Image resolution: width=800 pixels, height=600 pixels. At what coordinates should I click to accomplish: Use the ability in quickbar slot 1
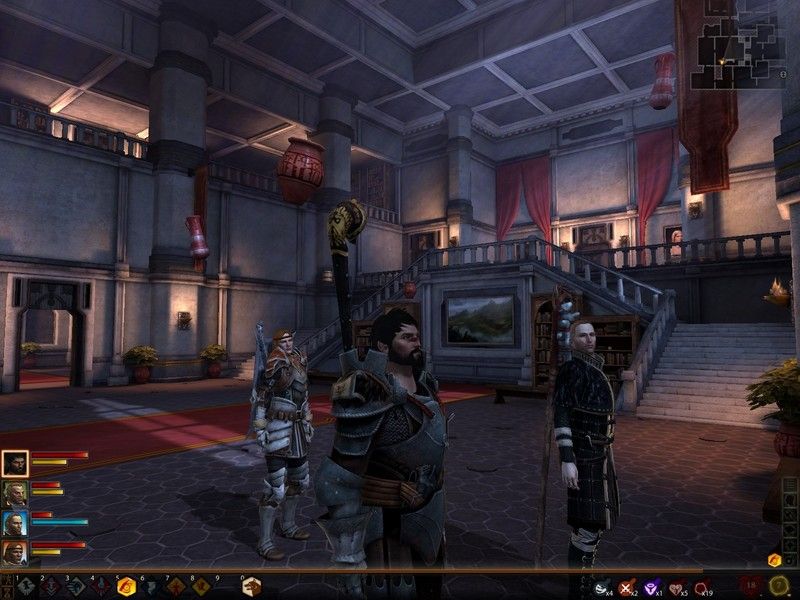click(26, 587)
